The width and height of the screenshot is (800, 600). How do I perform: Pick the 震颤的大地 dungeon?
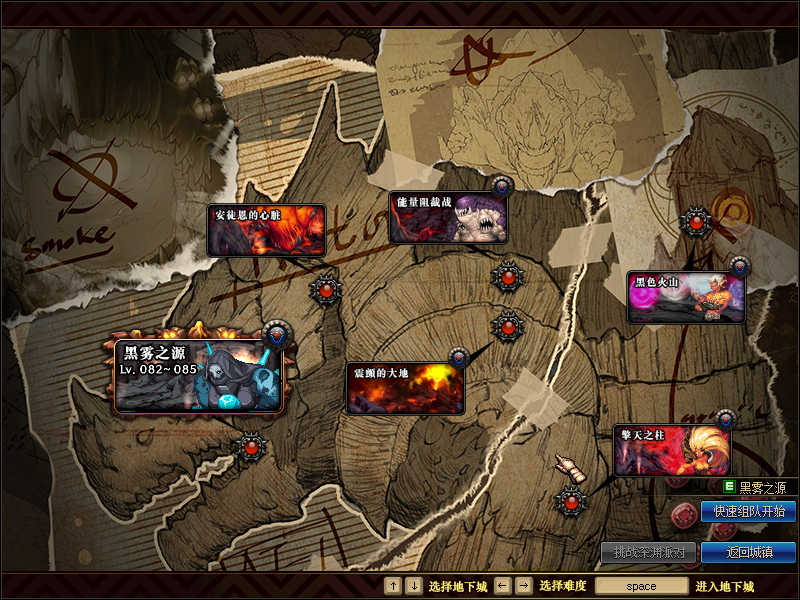[x=405, y=388]
